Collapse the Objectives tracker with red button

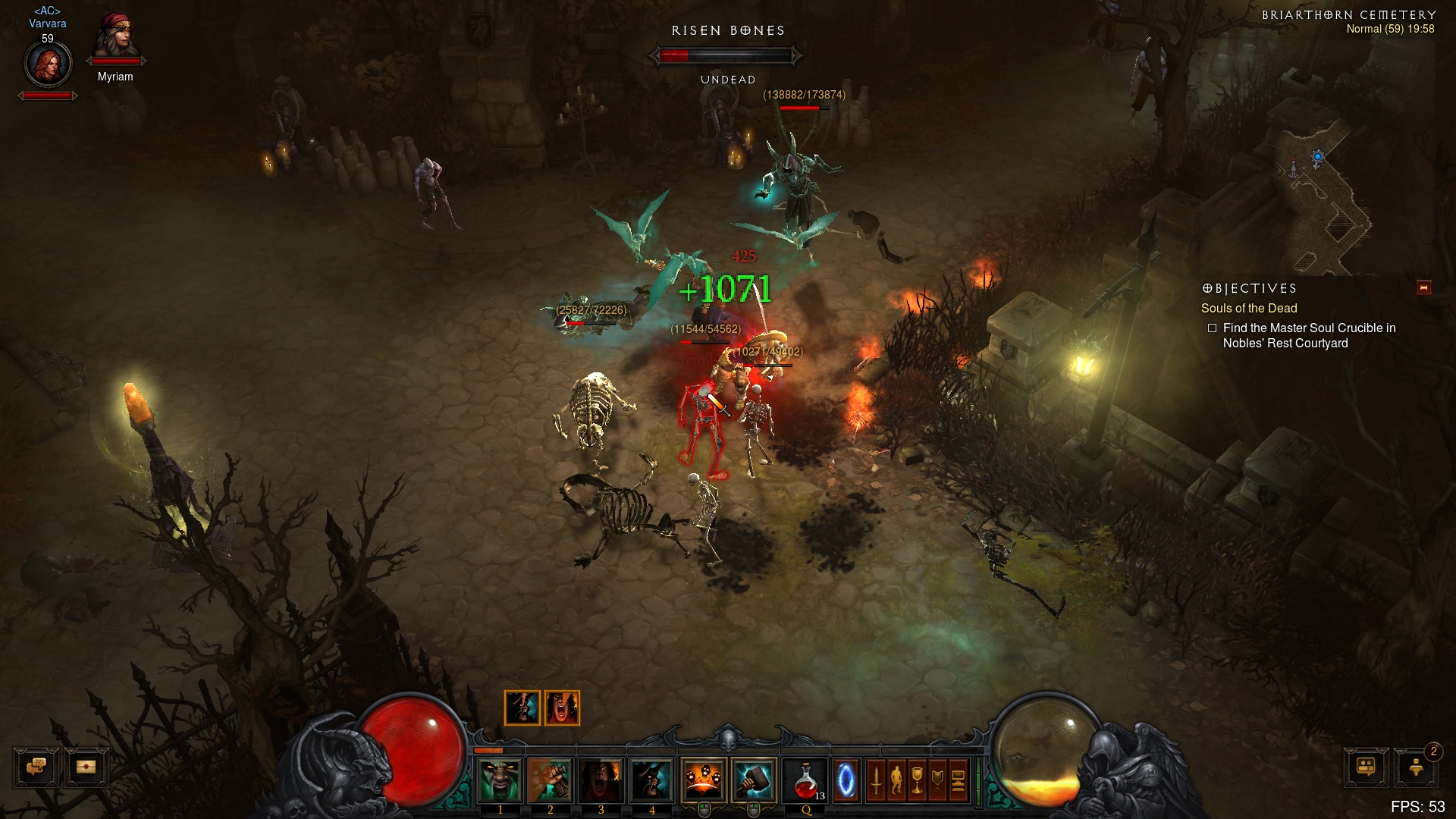[x=1423, y=287]
